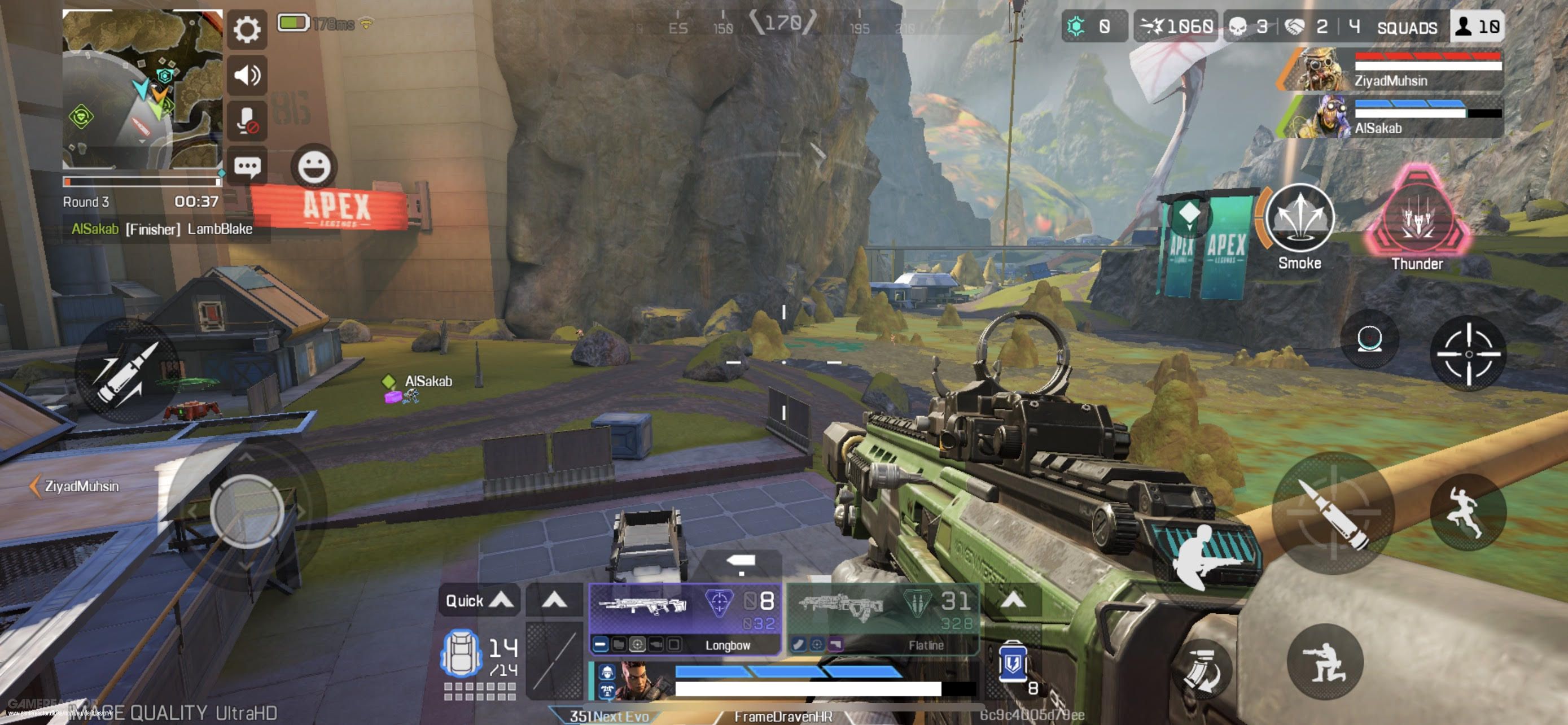Unmute the microphone button
The width and height of the screenshot is (1568, 725).
(x=247, y=120)
